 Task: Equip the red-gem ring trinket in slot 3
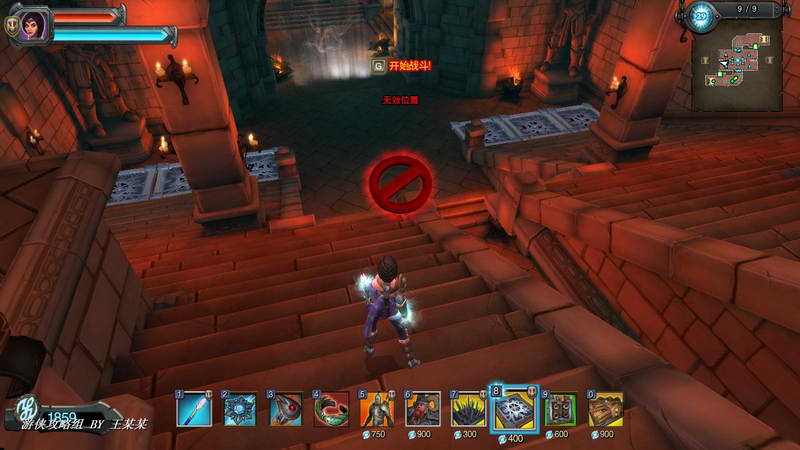286,409
